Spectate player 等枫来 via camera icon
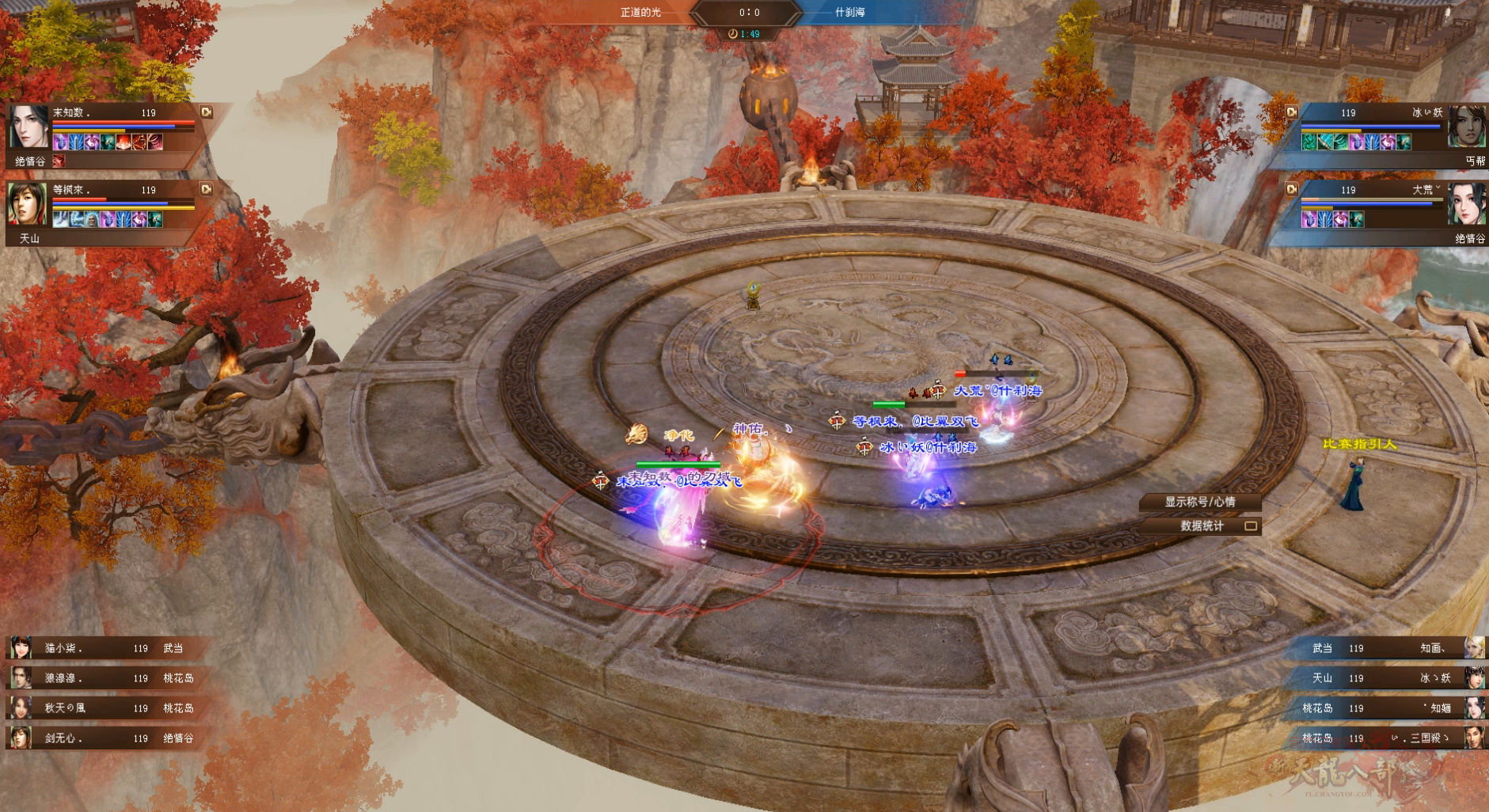 point(207,189)
